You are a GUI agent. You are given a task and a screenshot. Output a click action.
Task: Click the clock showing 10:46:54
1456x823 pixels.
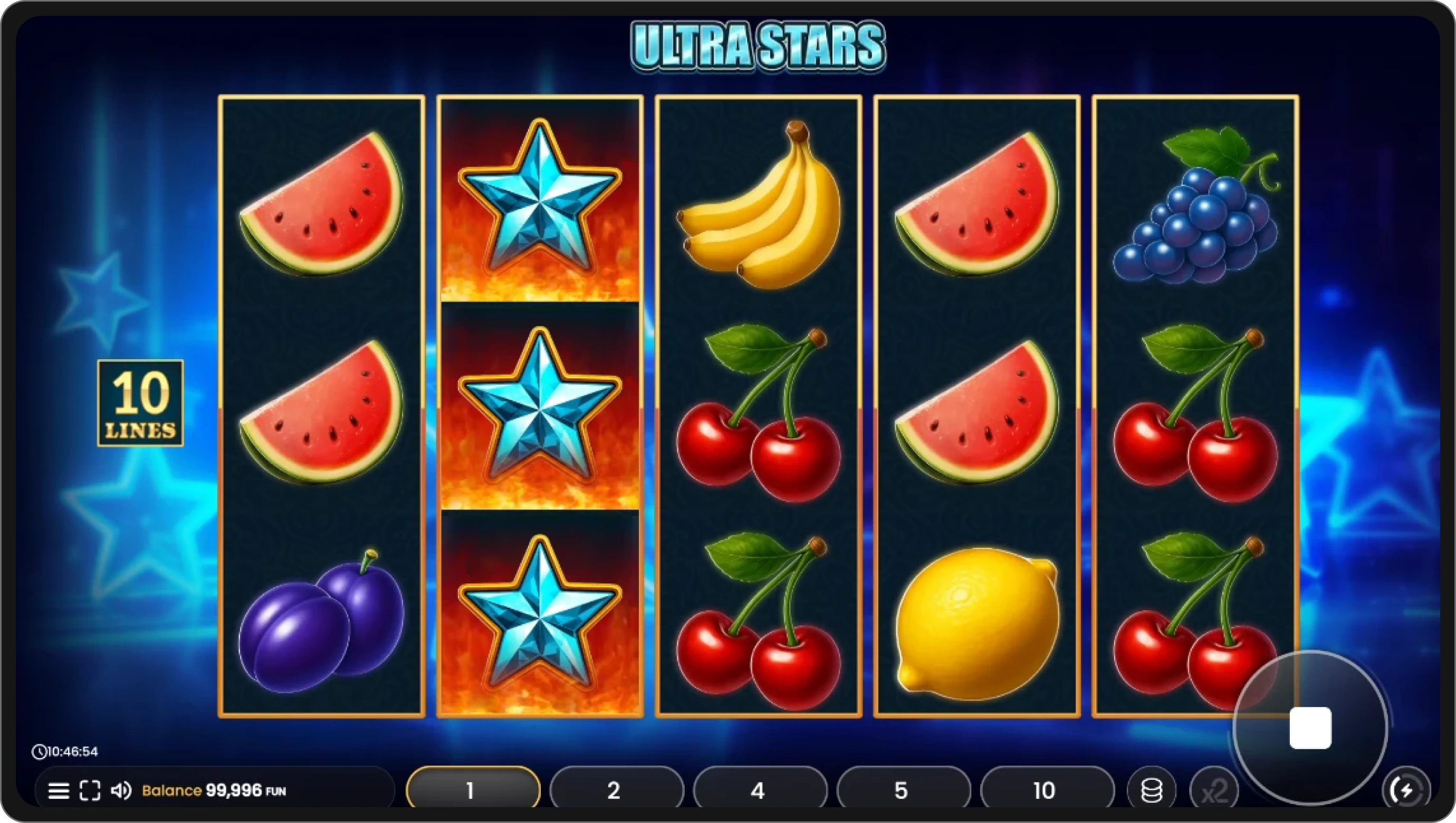coord(64,752)
